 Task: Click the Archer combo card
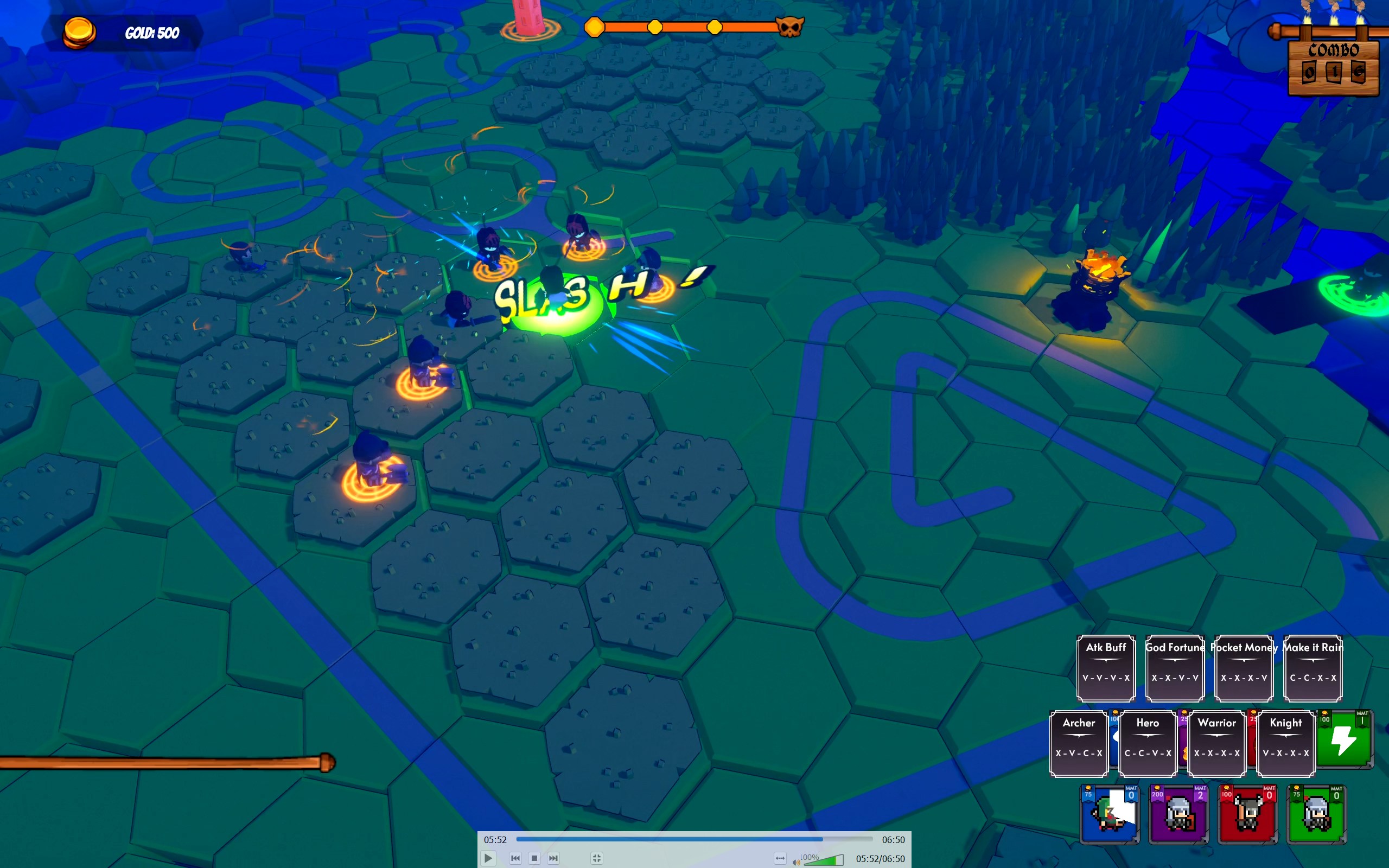[1079, 743]
